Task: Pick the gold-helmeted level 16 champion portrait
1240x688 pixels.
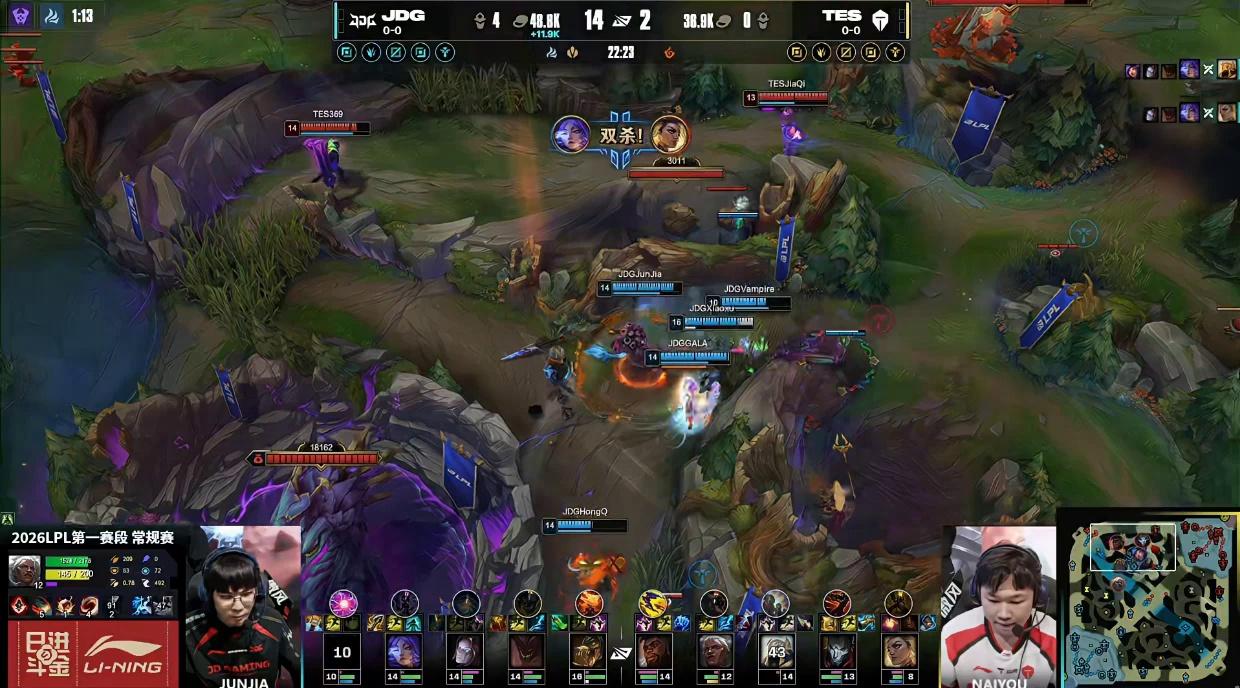Action: point(588,652)
